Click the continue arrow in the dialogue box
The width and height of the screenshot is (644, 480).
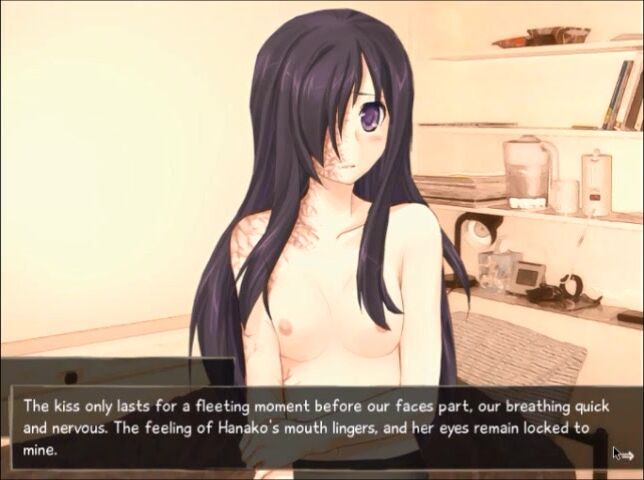(624, 455)
